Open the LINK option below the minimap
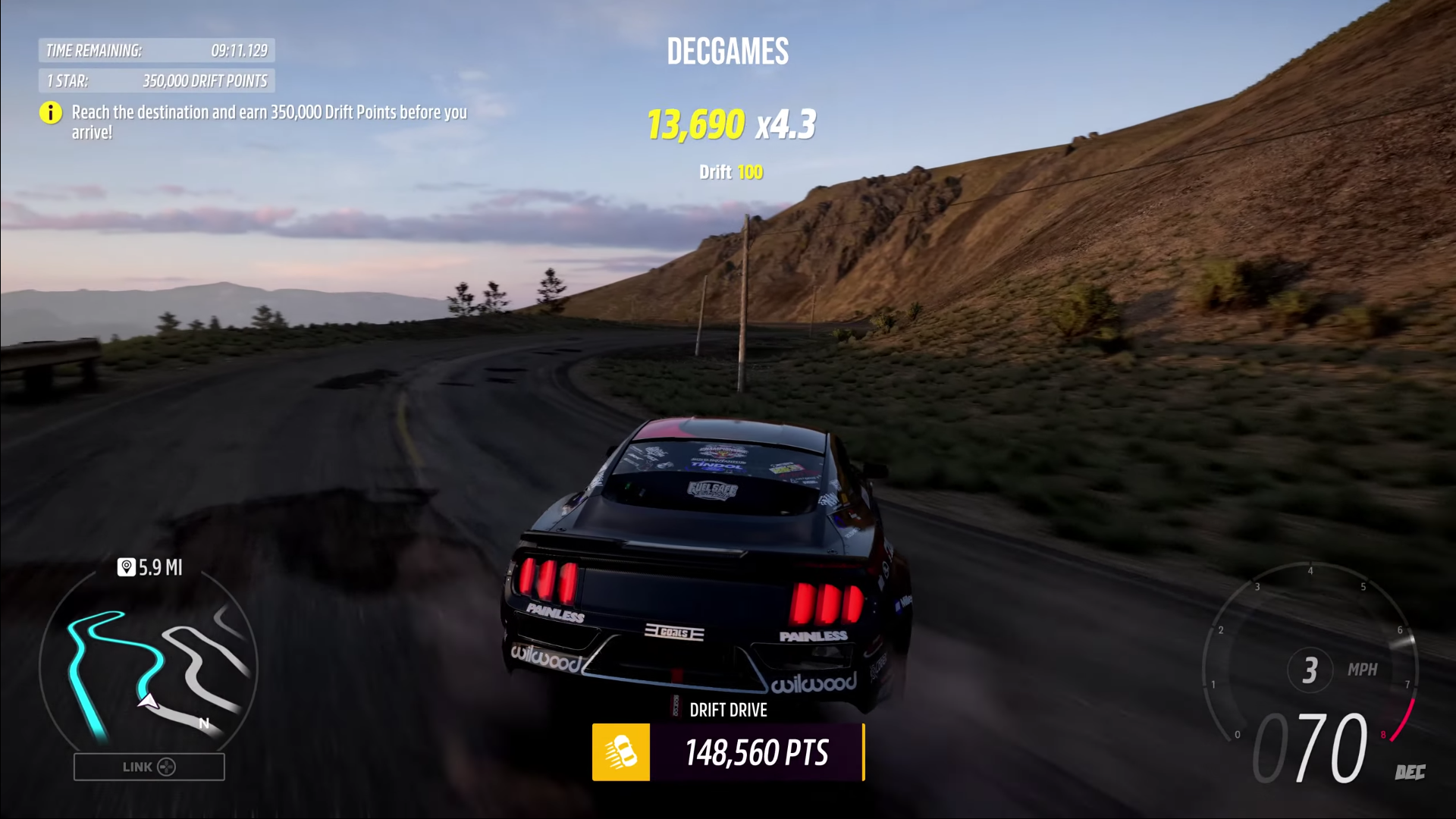Viewport: 1456px width, 819px height. [149, 767]
